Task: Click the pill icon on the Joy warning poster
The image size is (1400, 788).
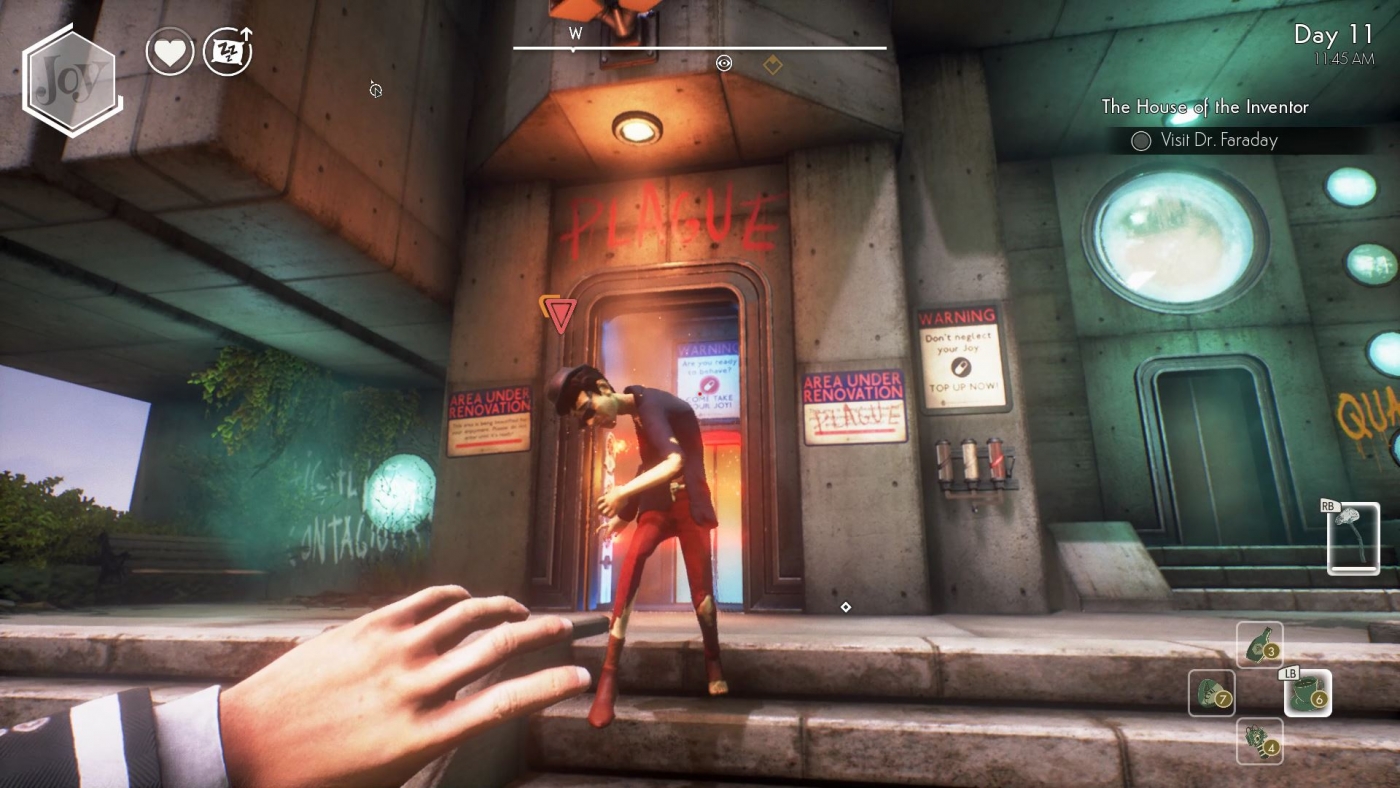Action: [963, 367]
